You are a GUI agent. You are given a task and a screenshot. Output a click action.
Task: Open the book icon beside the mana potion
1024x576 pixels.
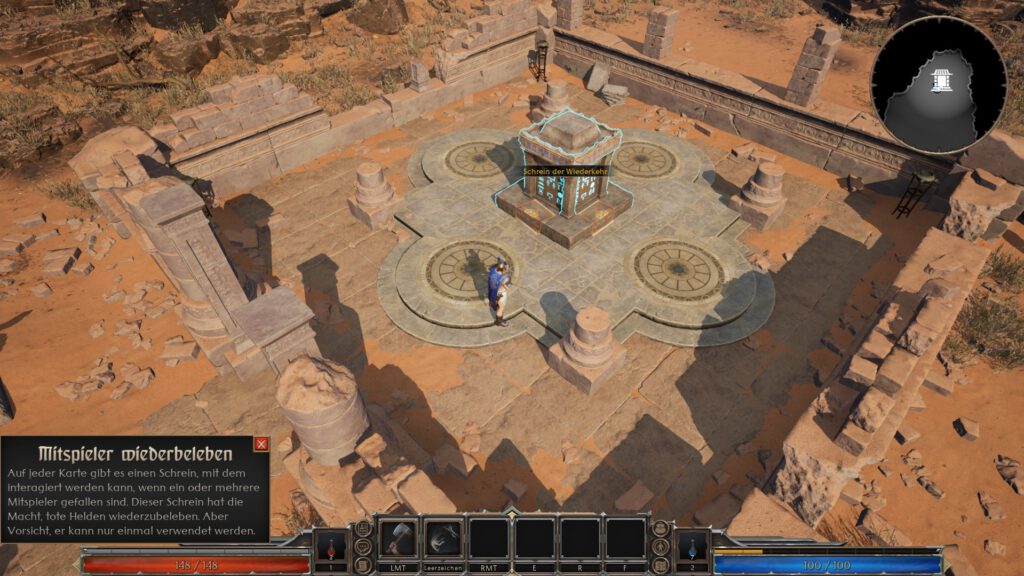click(661, 563)
